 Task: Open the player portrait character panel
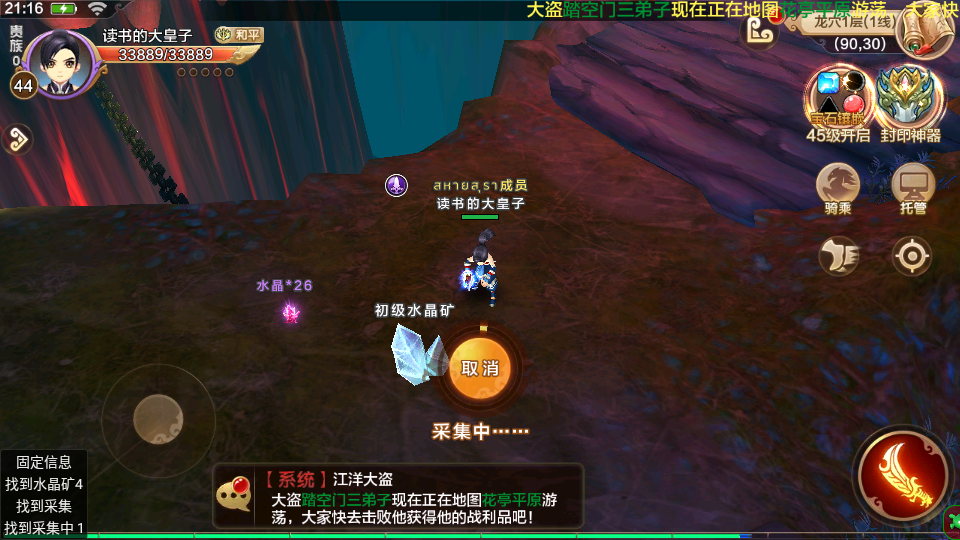(62, 64)
